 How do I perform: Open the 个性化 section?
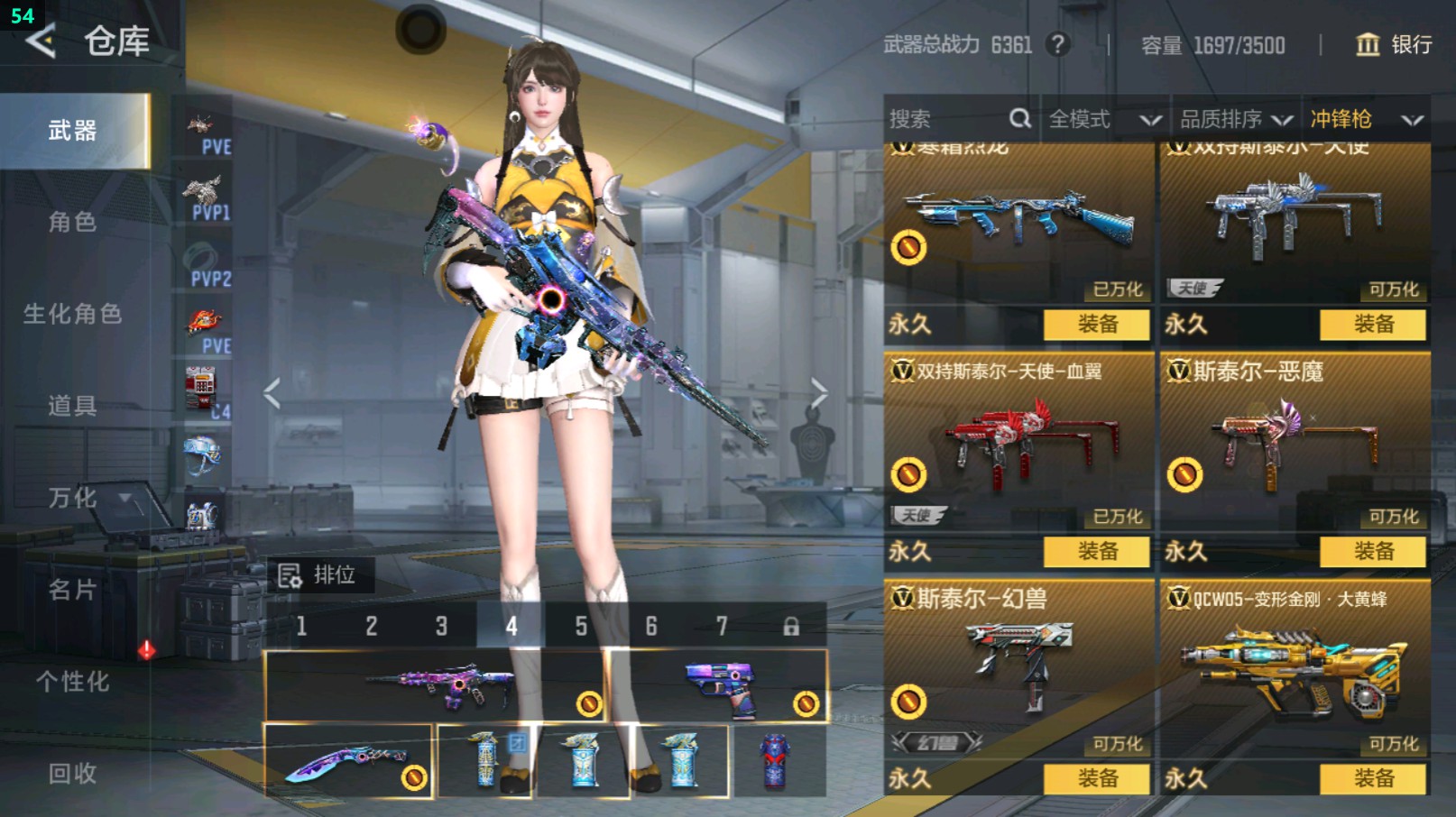click(x=72, y=682)
